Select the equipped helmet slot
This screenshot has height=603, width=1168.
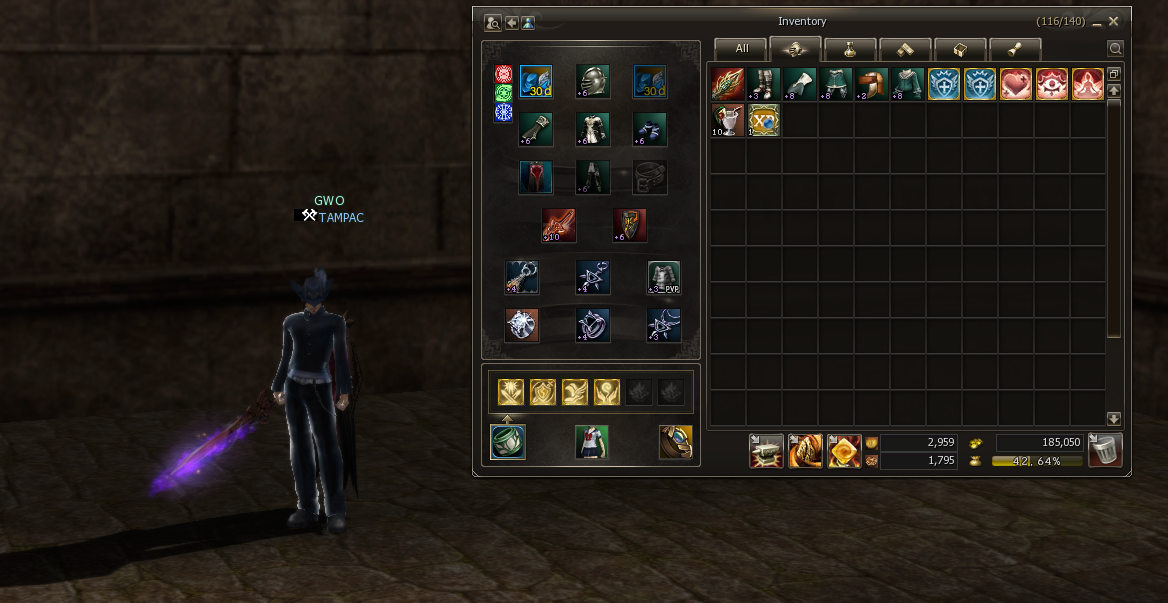coord(592,82)
